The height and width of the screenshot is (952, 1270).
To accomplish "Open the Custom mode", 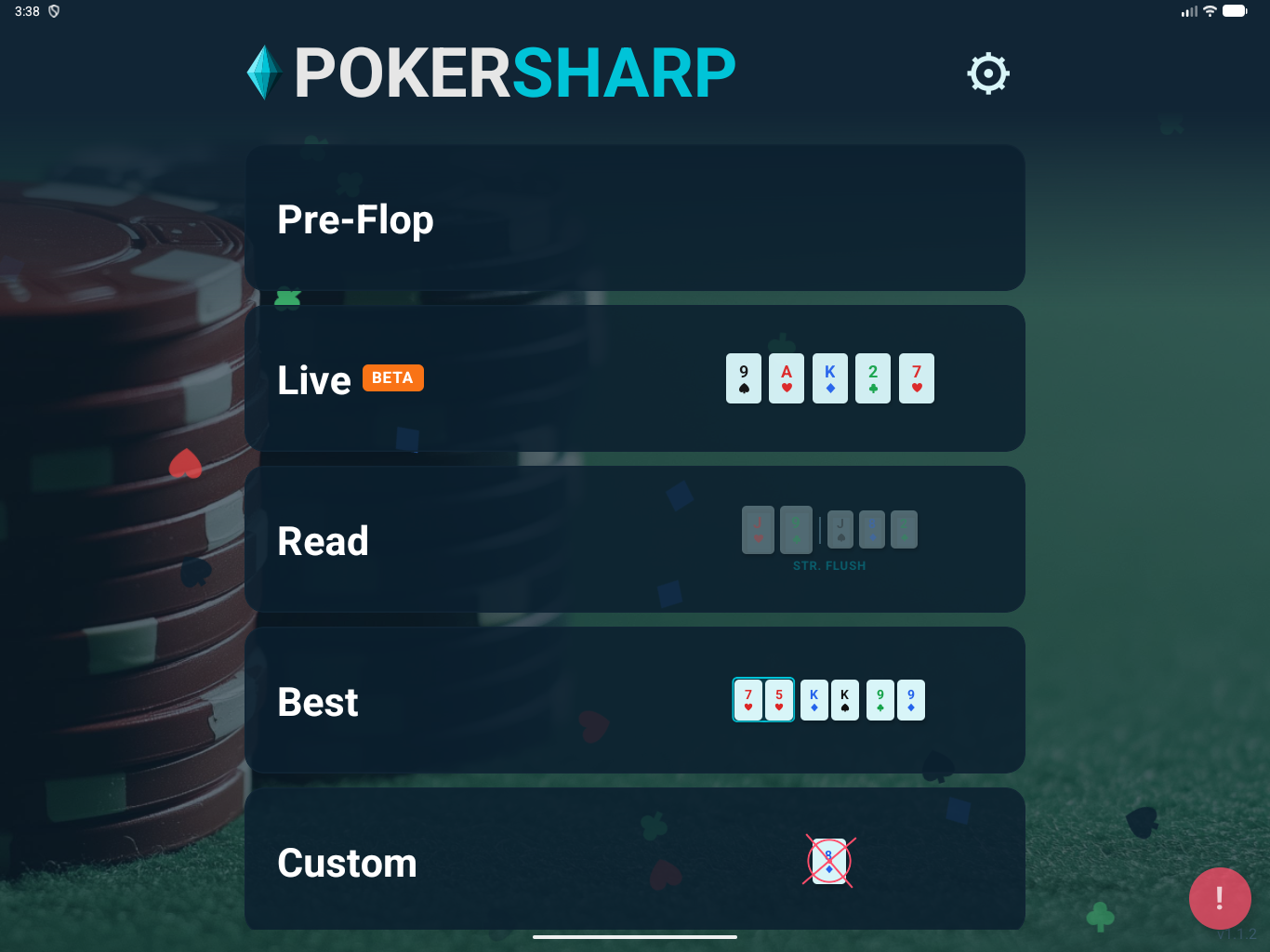I will pyautogui.click(x=634, y=860).
